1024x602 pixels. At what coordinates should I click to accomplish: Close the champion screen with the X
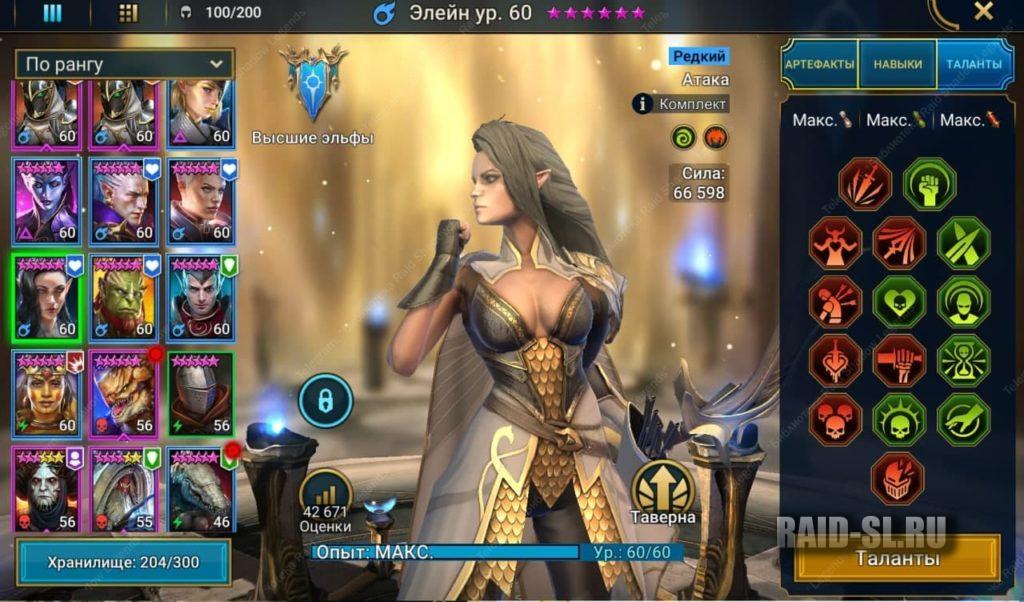[x=983, y=12]
